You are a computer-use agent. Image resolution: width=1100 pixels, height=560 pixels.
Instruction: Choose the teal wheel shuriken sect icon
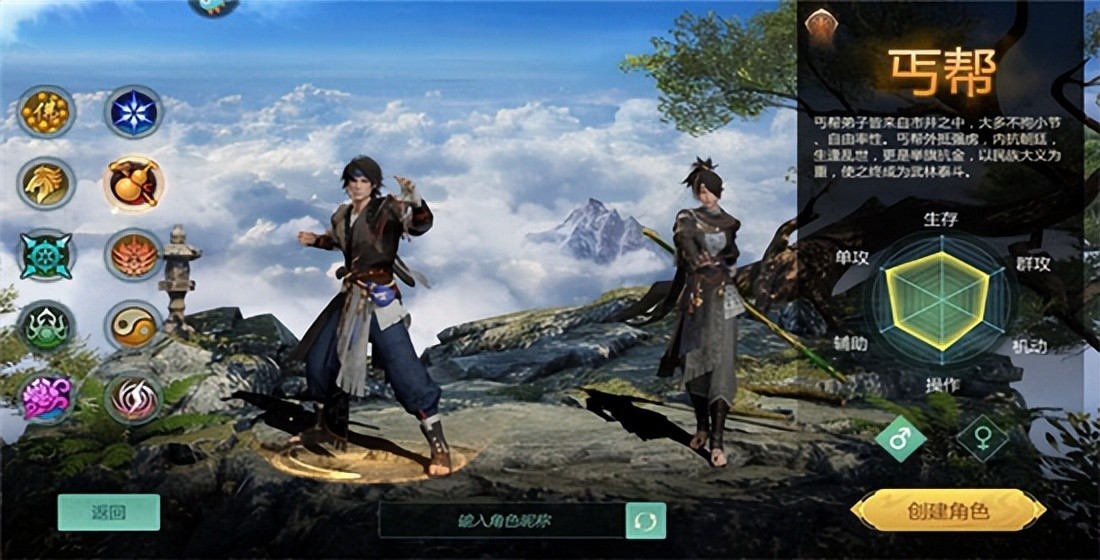tap(46, 256)
